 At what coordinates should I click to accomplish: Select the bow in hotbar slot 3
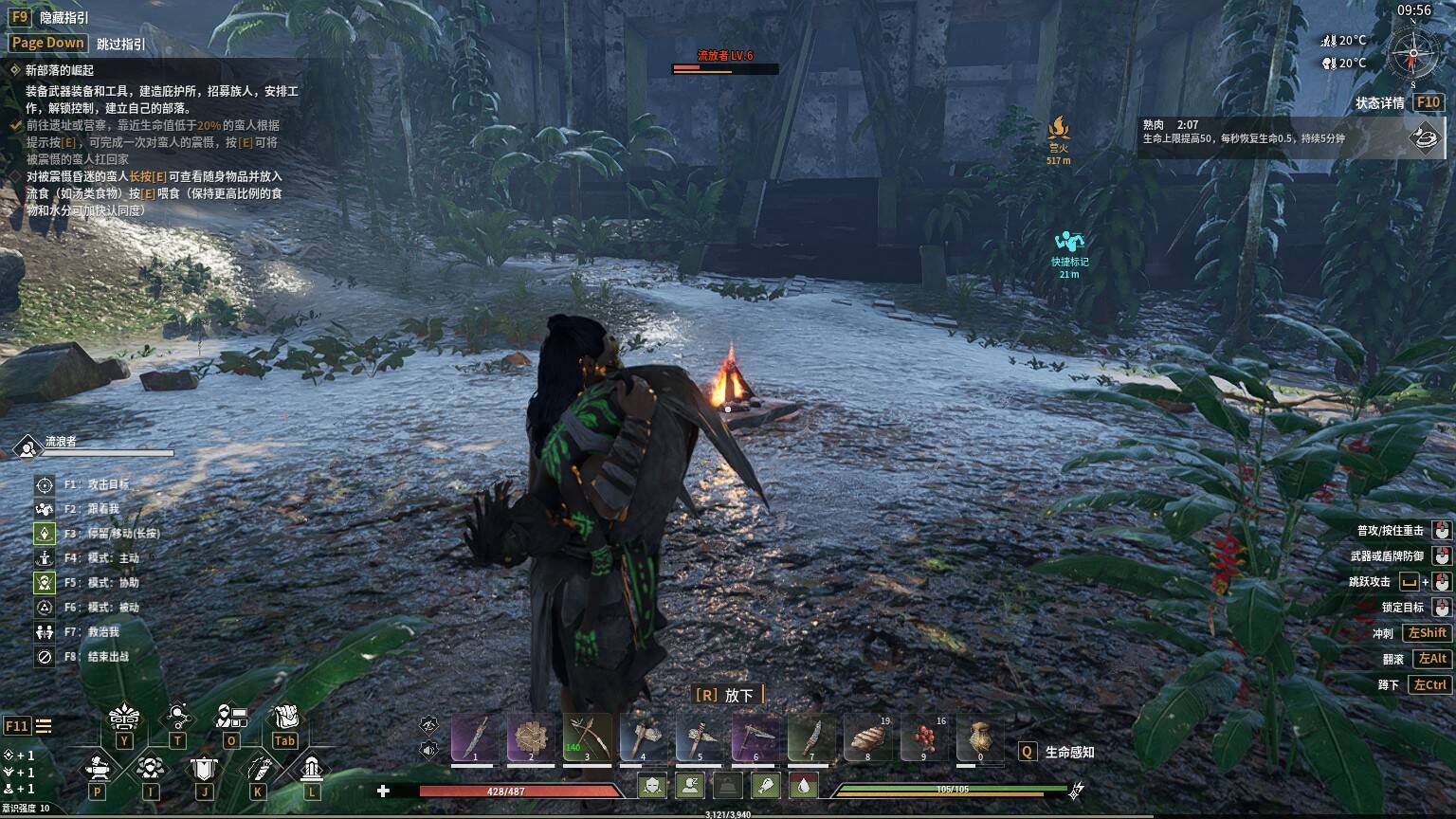pyautogui.click(x=587, y=737)
